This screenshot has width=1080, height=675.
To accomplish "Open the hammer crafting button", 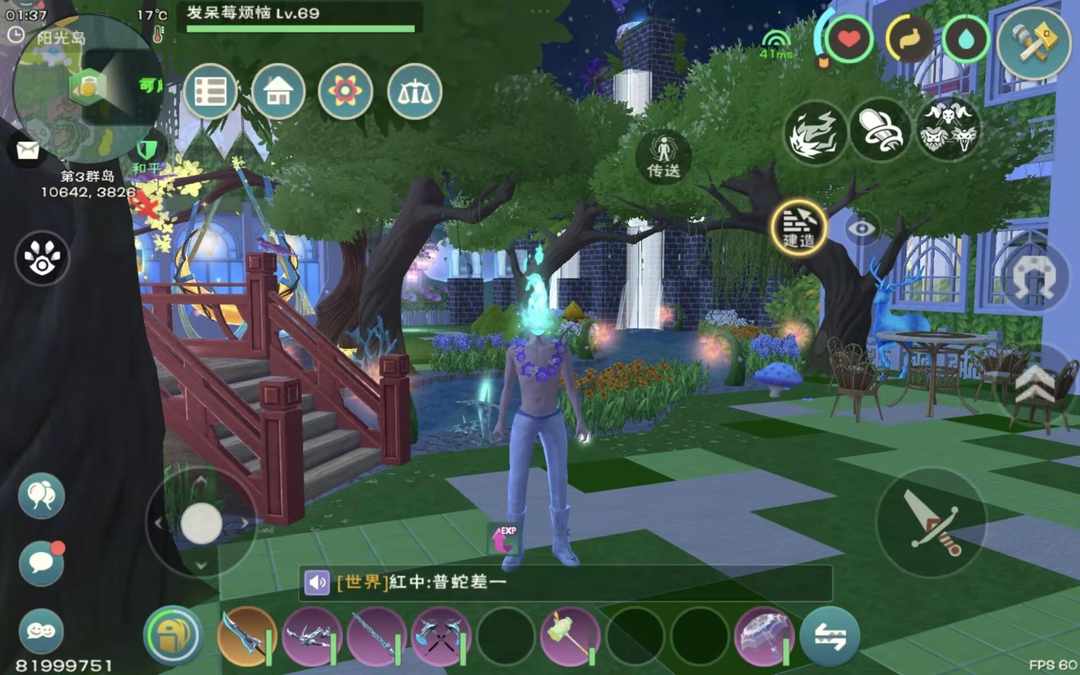I will 1033,42.
